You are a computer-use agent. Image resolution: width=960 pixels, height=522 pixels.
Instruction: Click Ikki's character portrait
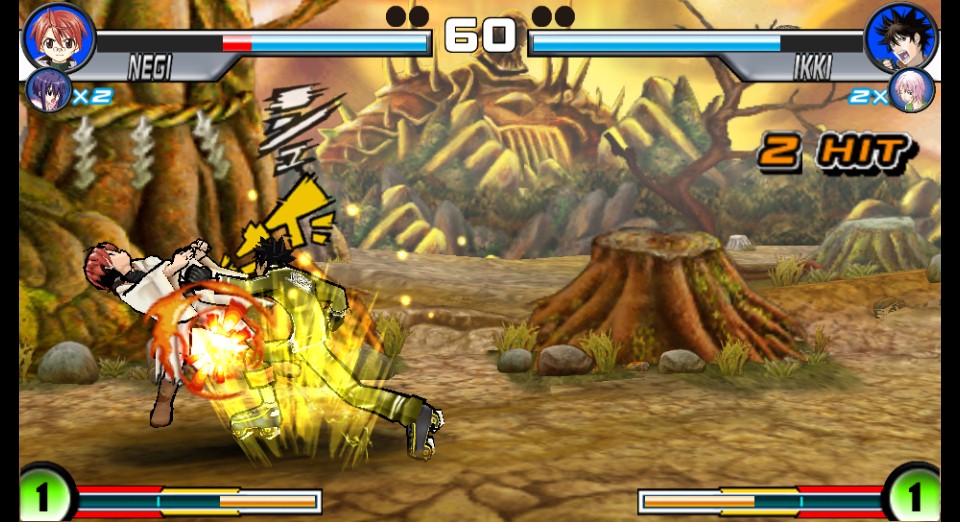coord(901,38)
